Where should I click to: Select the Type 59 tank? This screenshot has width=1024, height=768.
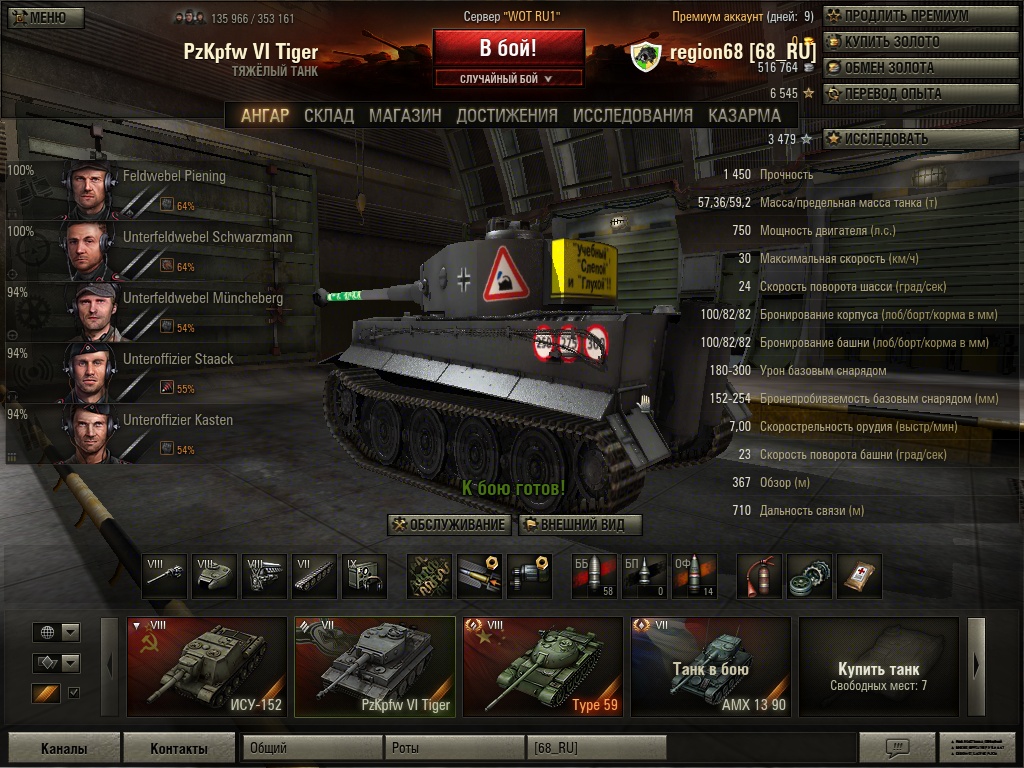[543, 667]
